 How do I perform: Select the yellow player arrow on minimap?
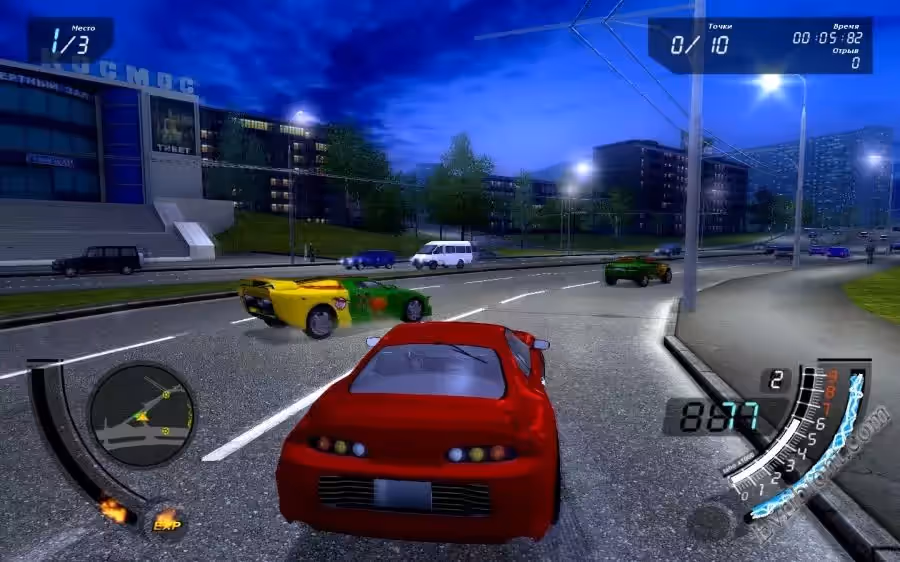[x=142, y=415]
